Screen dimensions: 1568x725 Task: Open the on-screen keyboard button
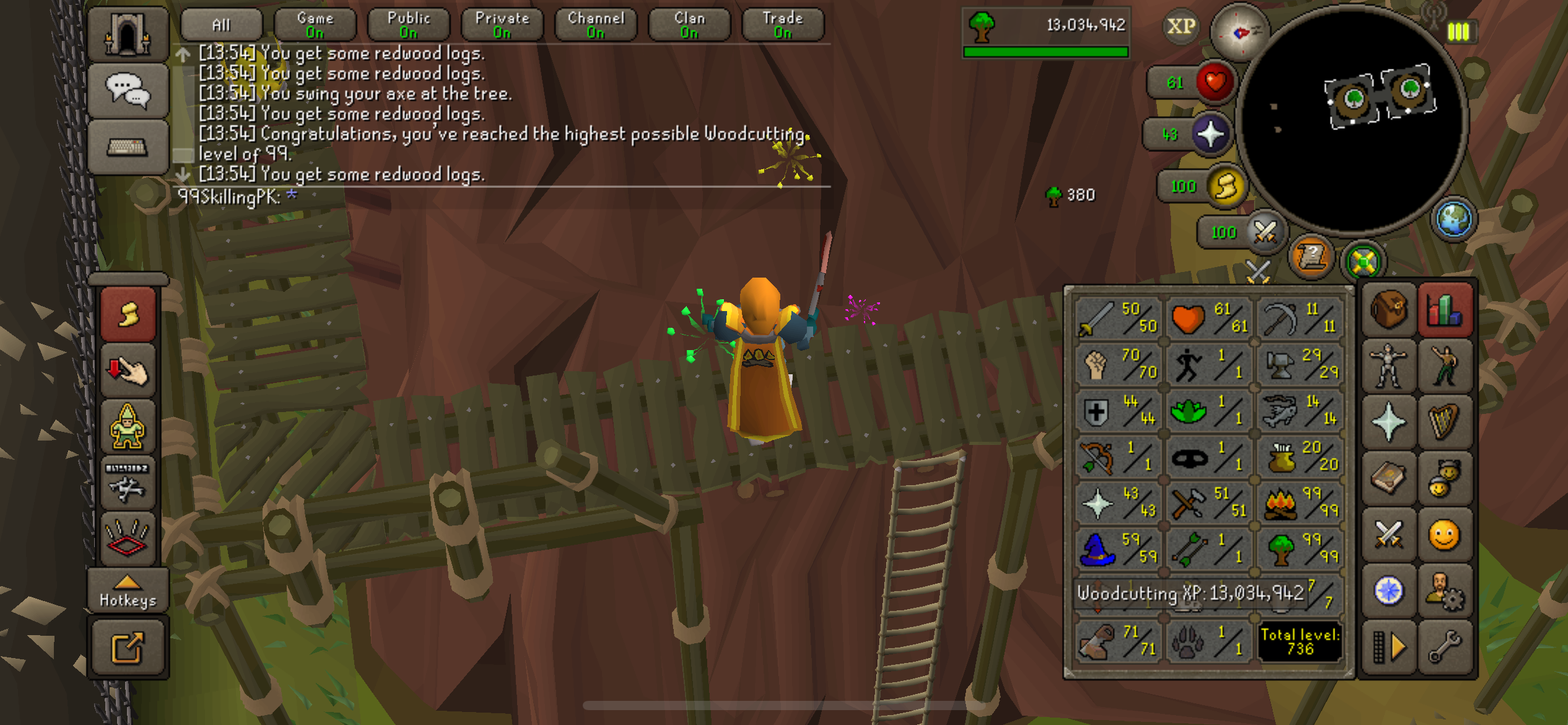pos(128,147)
